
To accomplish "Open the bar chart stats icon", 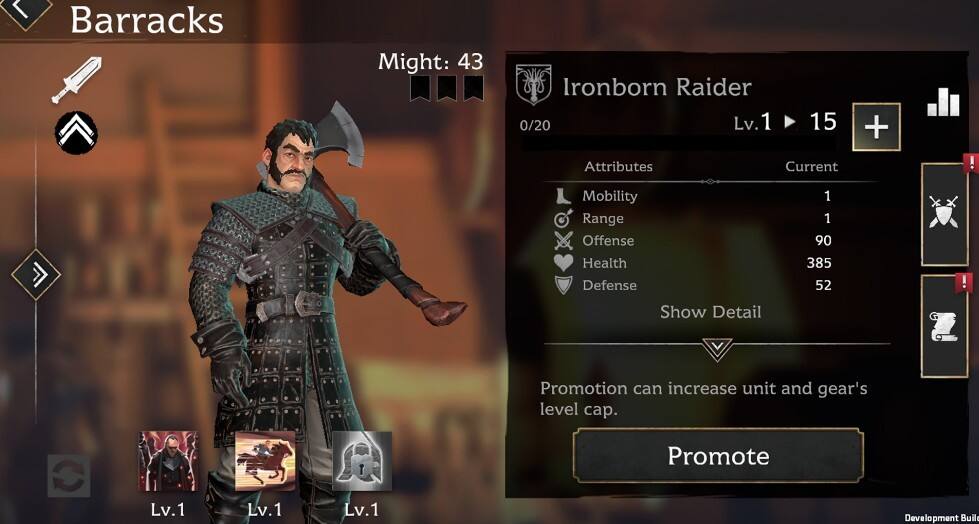I will click(943, 102).
